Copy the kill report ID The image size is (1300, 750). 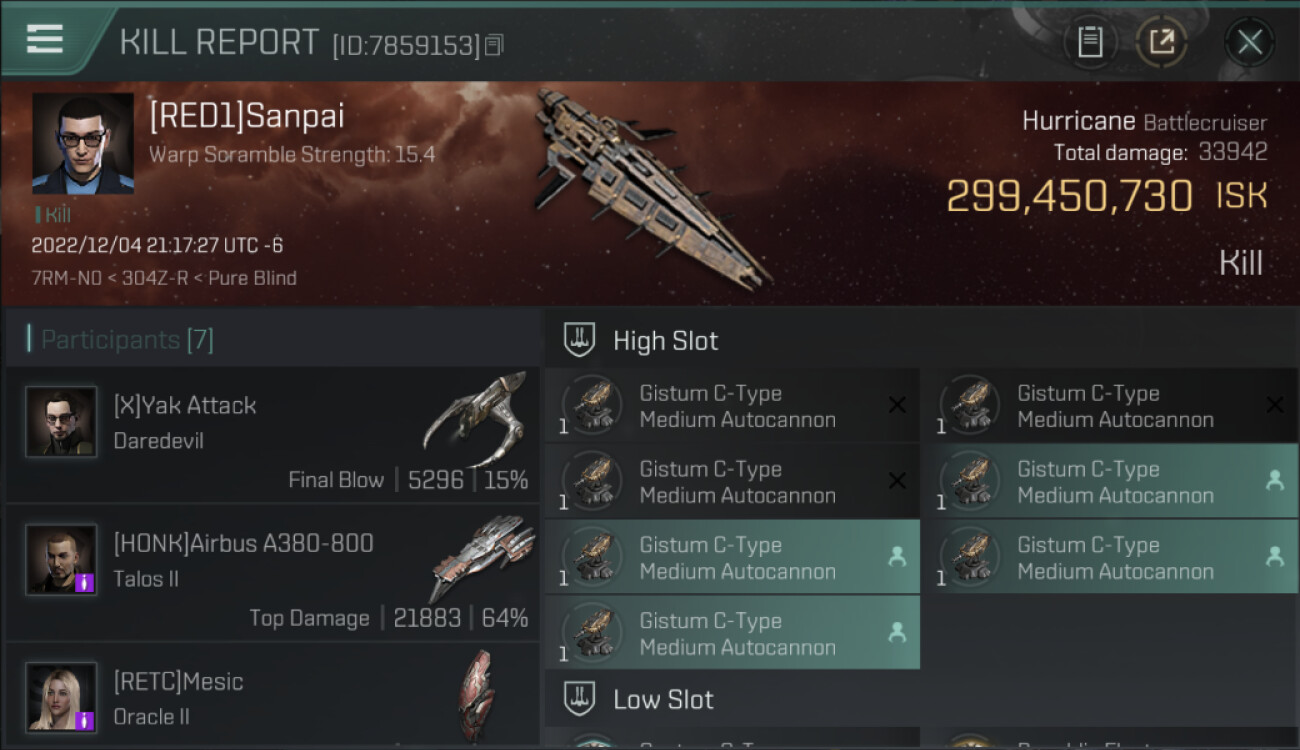pyautogui.click(x=494, y=45)
